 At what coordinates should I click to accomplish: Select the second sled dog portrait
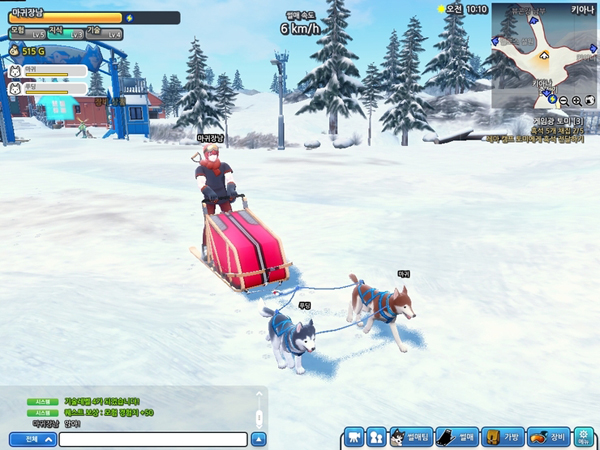coord(15,88)
